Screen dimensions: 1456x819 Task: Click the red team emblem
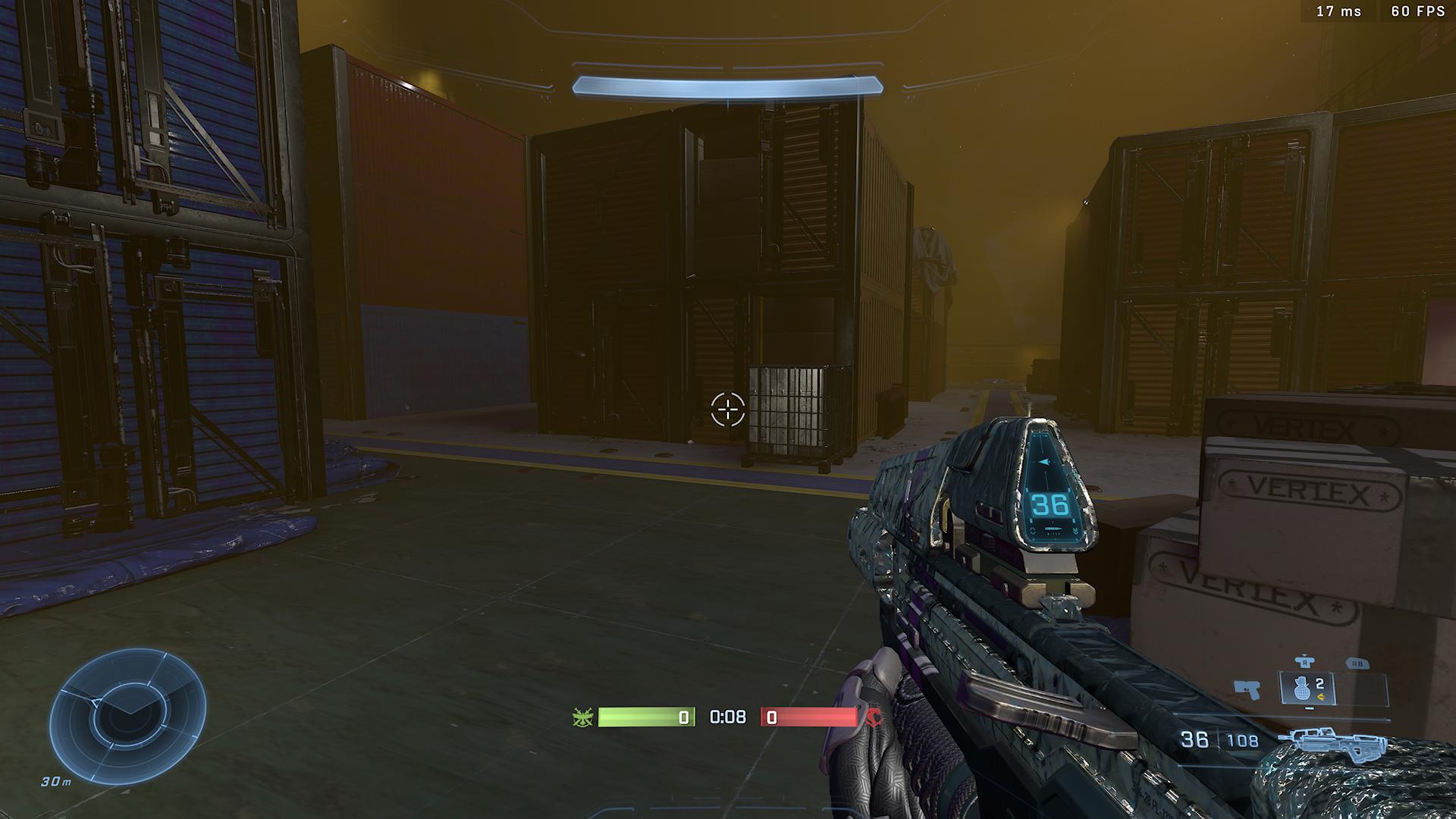873,717
